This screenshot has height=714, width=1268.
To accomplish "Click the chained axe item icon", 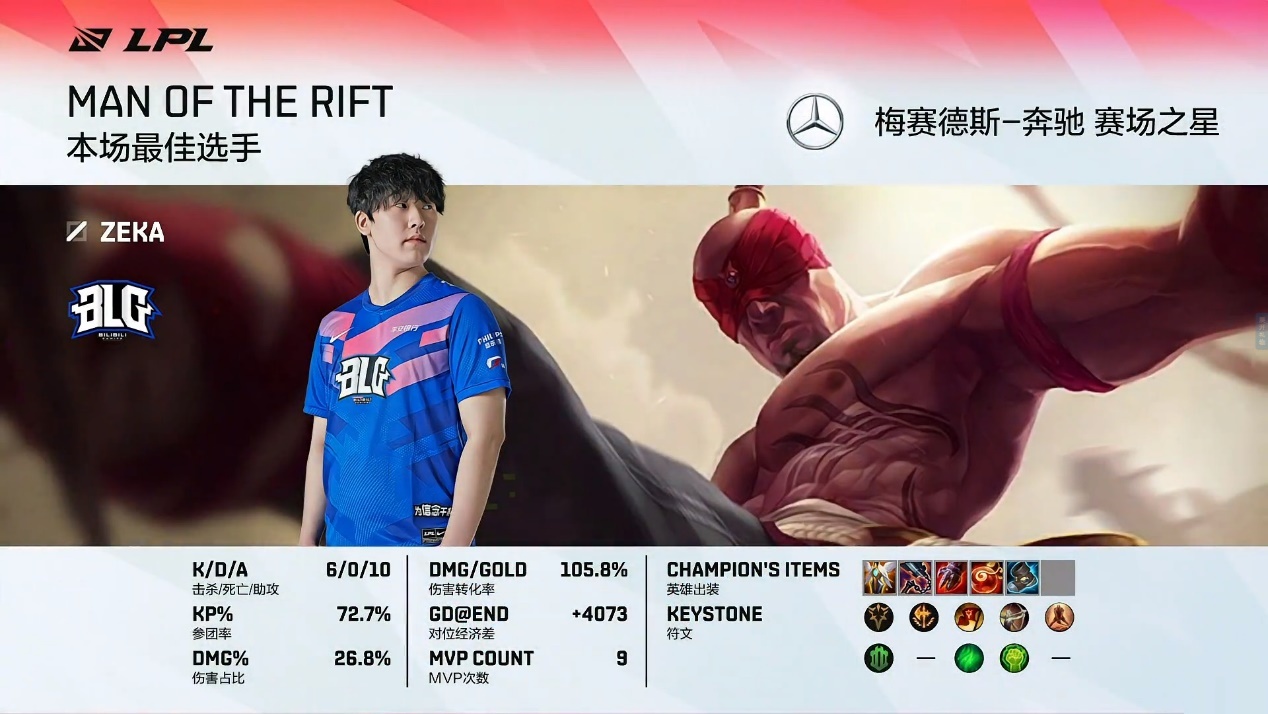I will (x=916, y=578).
